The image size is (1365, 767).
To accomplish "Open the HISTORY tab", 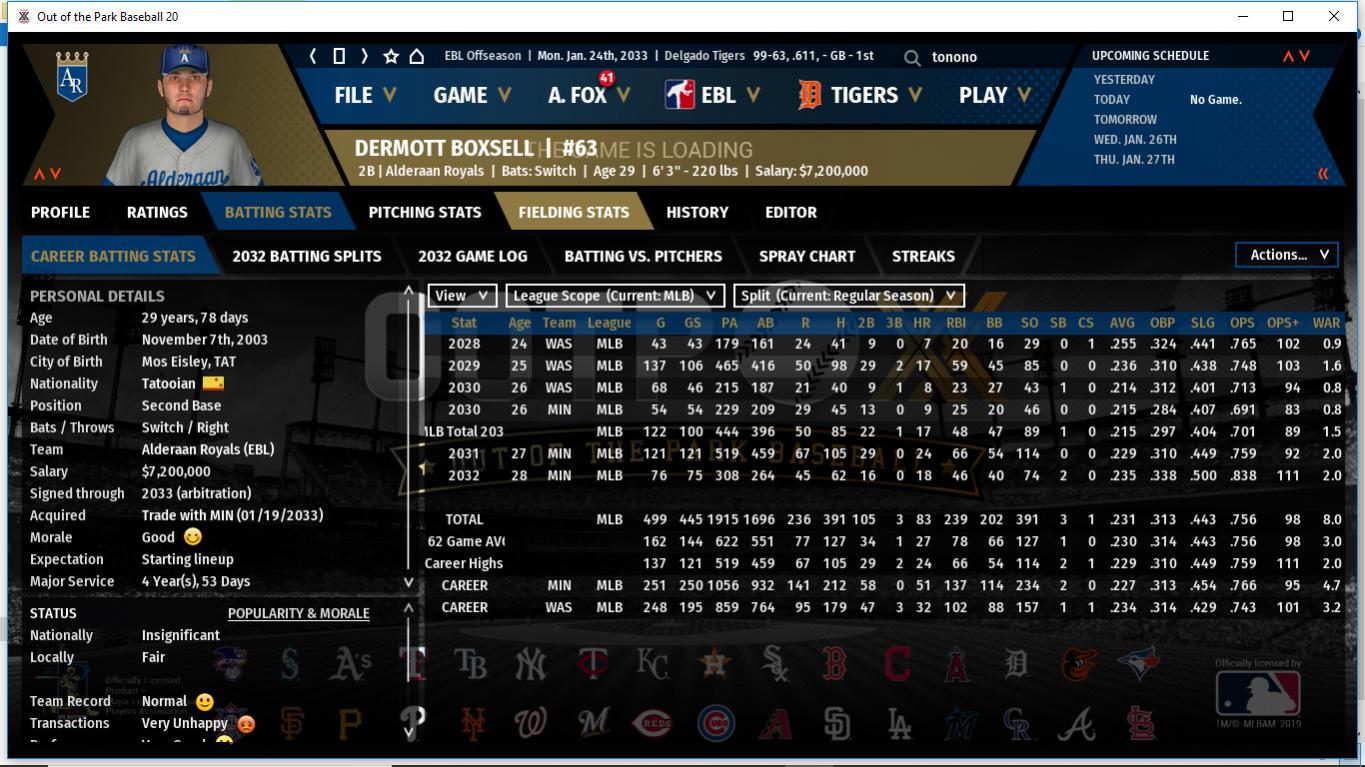I will click(x=697, y=212).
